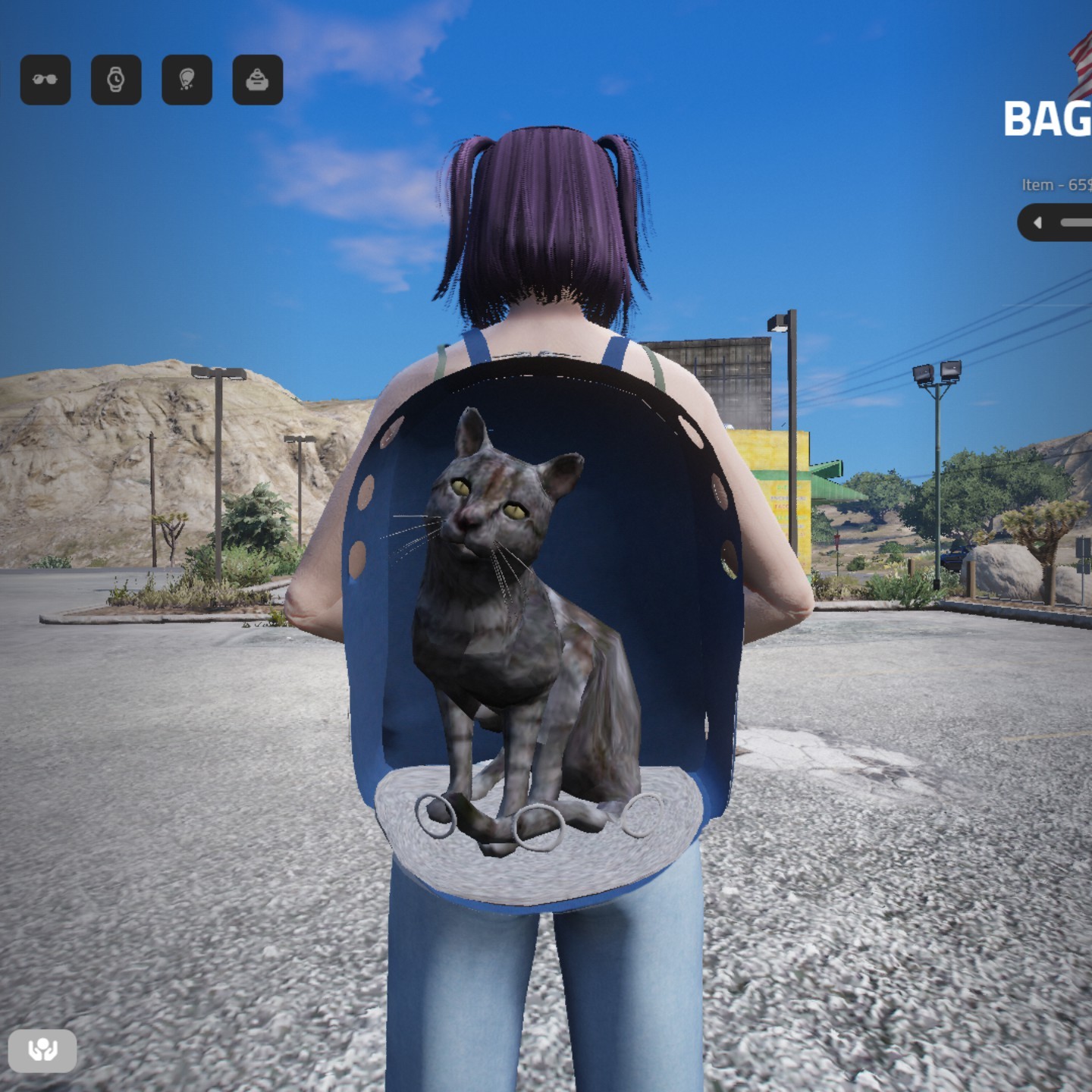Switch to the ear jewelry category
This screenshot has height=1092, width=1092.
(x=187, y=80)
